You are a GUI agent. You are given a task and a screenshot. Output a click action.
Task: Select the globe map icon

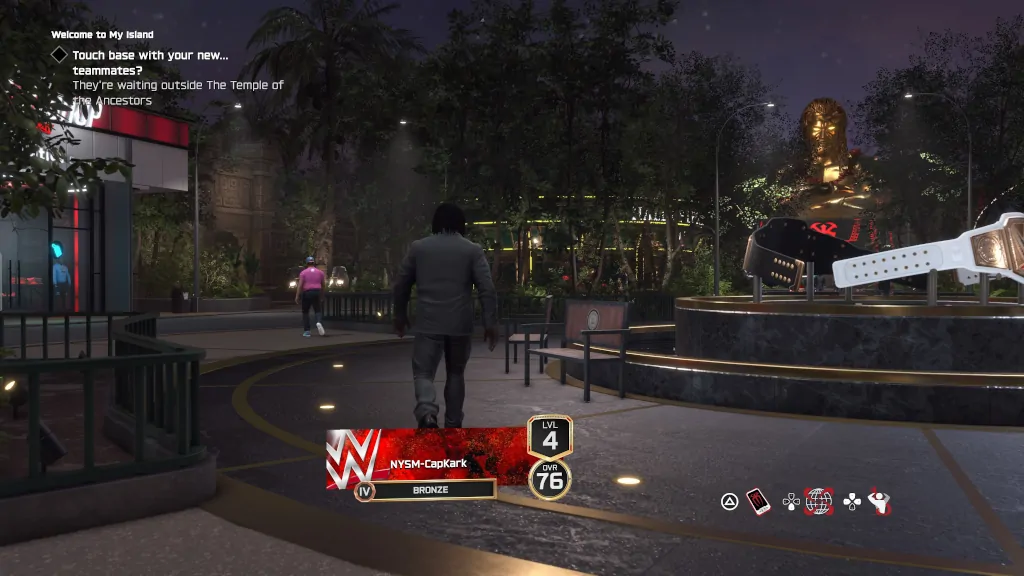(x=819, y=501)
